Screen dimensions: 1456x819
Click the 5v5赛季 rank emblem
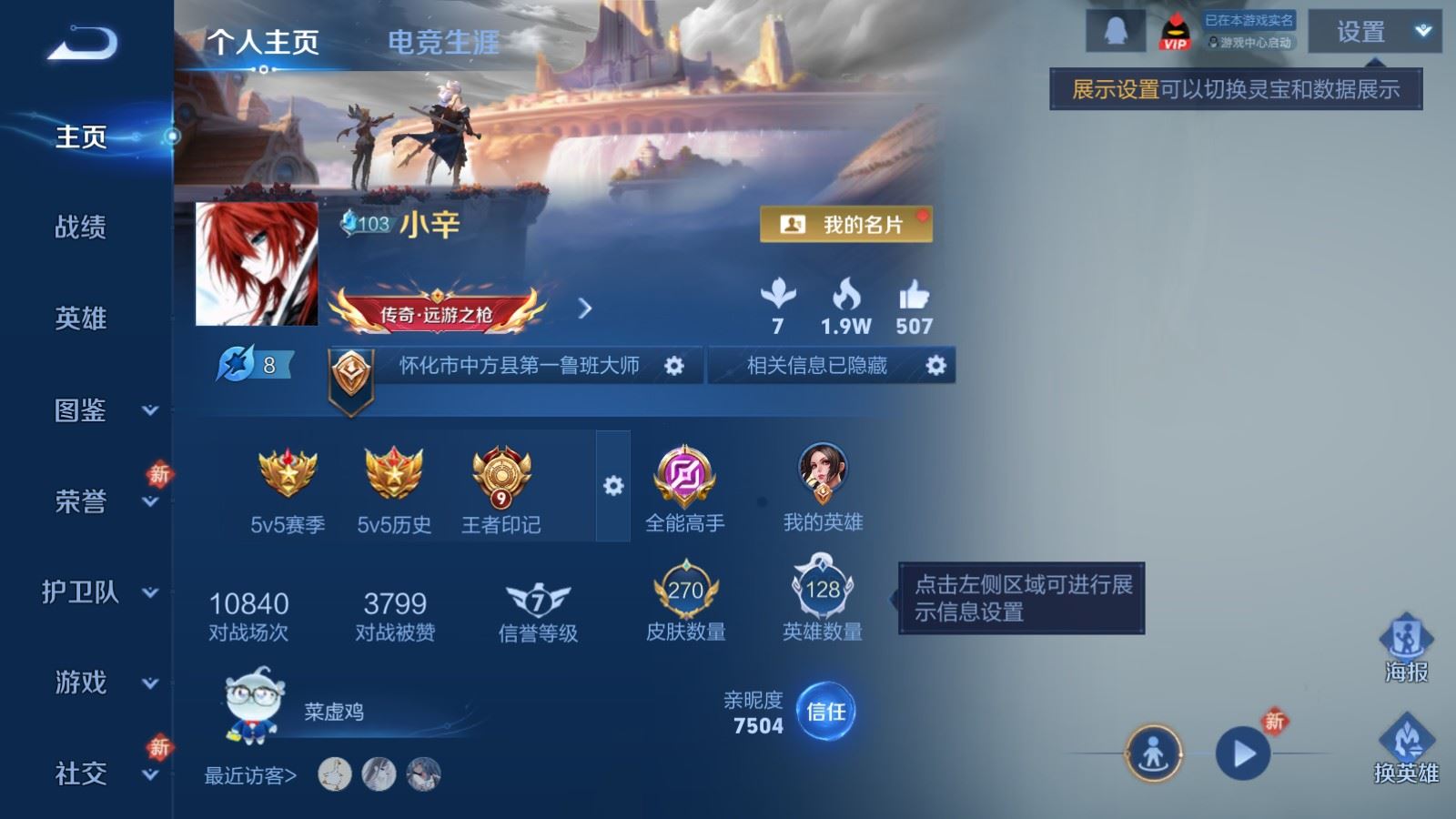288,474
